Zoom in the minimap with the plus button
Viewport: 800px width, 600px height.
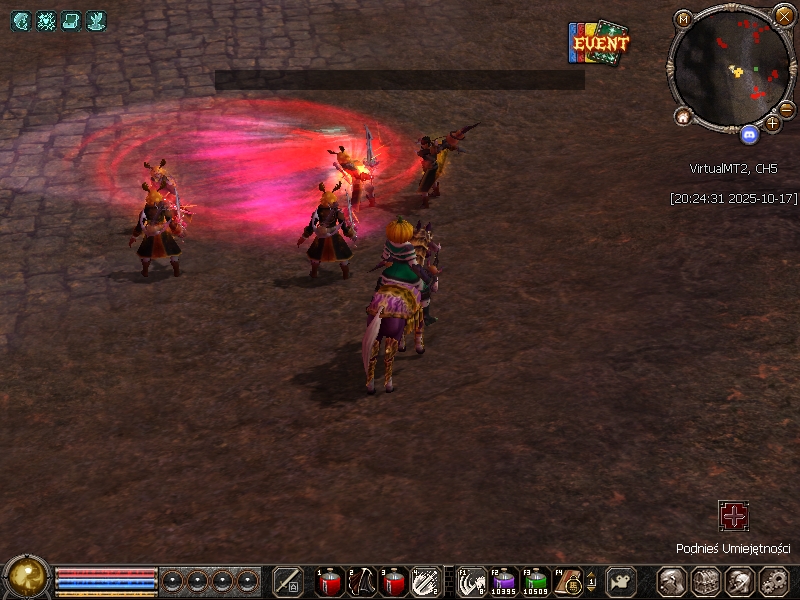(772, 123)
